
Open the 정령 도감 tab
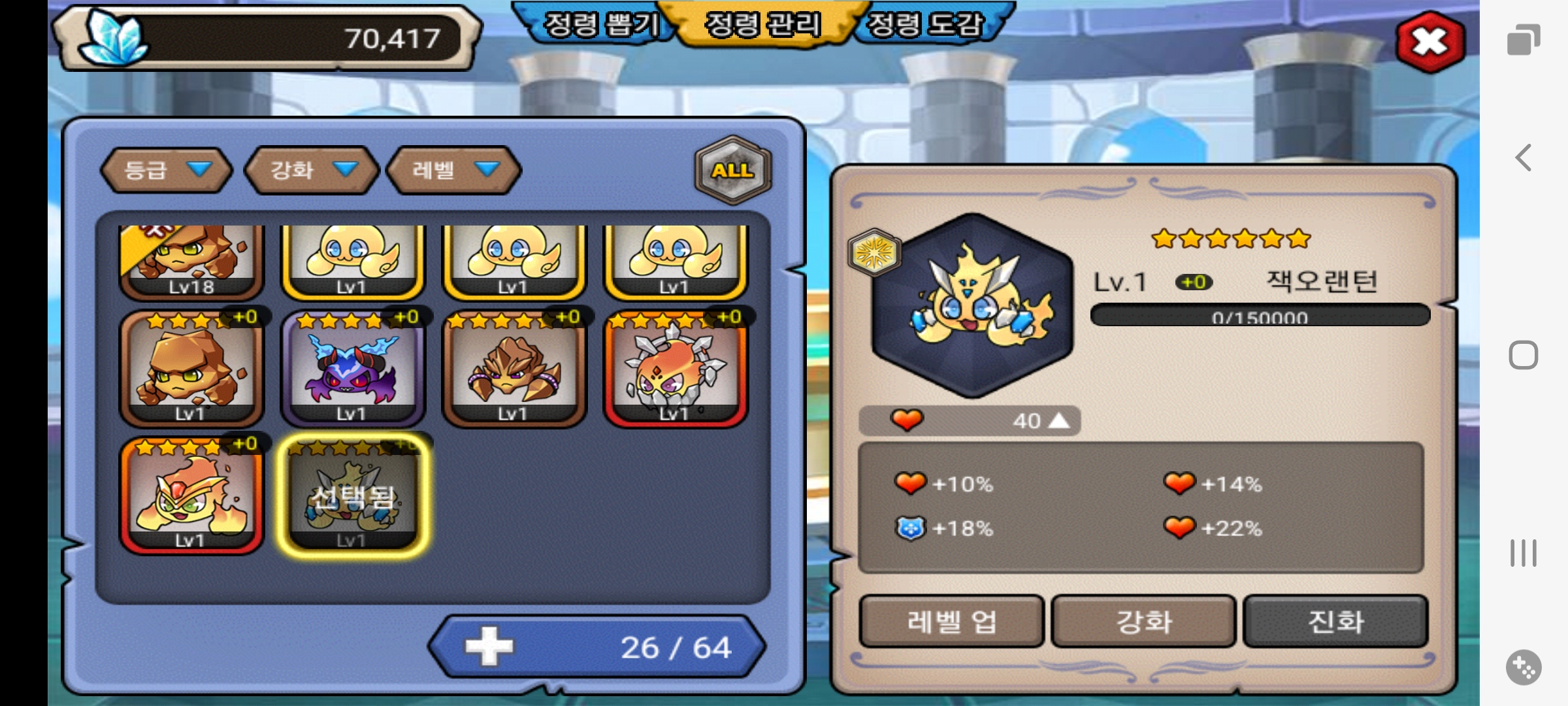[924, 25]
